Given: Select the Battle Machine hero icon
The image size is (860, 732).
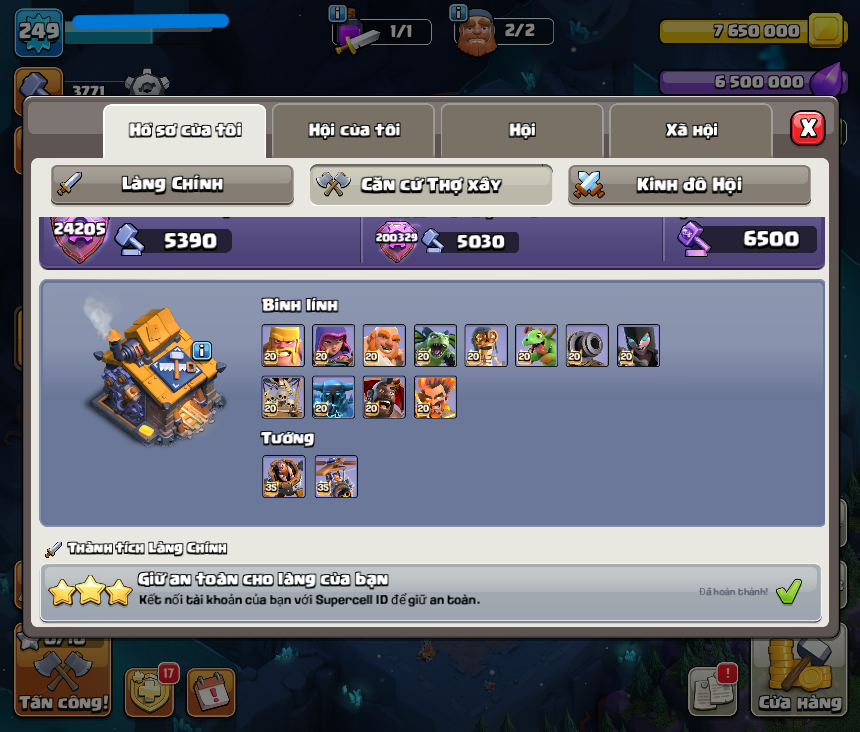Looking at the screenshot, I should coord(283,477).
